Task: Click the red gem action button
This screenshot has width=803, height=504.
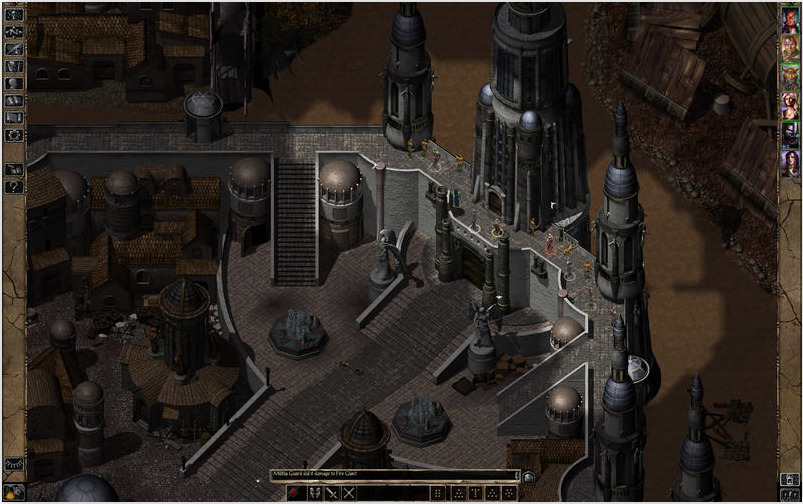Action: click(x=295, y=493)
